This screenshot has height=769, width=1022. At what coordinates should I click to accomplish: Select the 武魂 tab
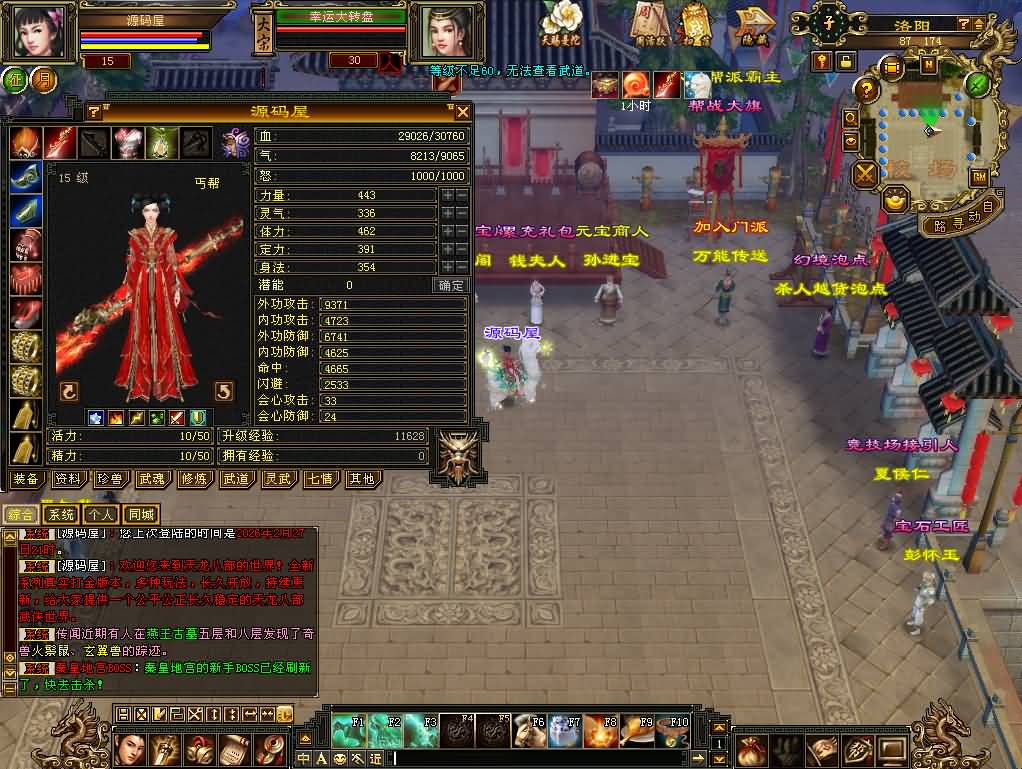pos(152,479)
